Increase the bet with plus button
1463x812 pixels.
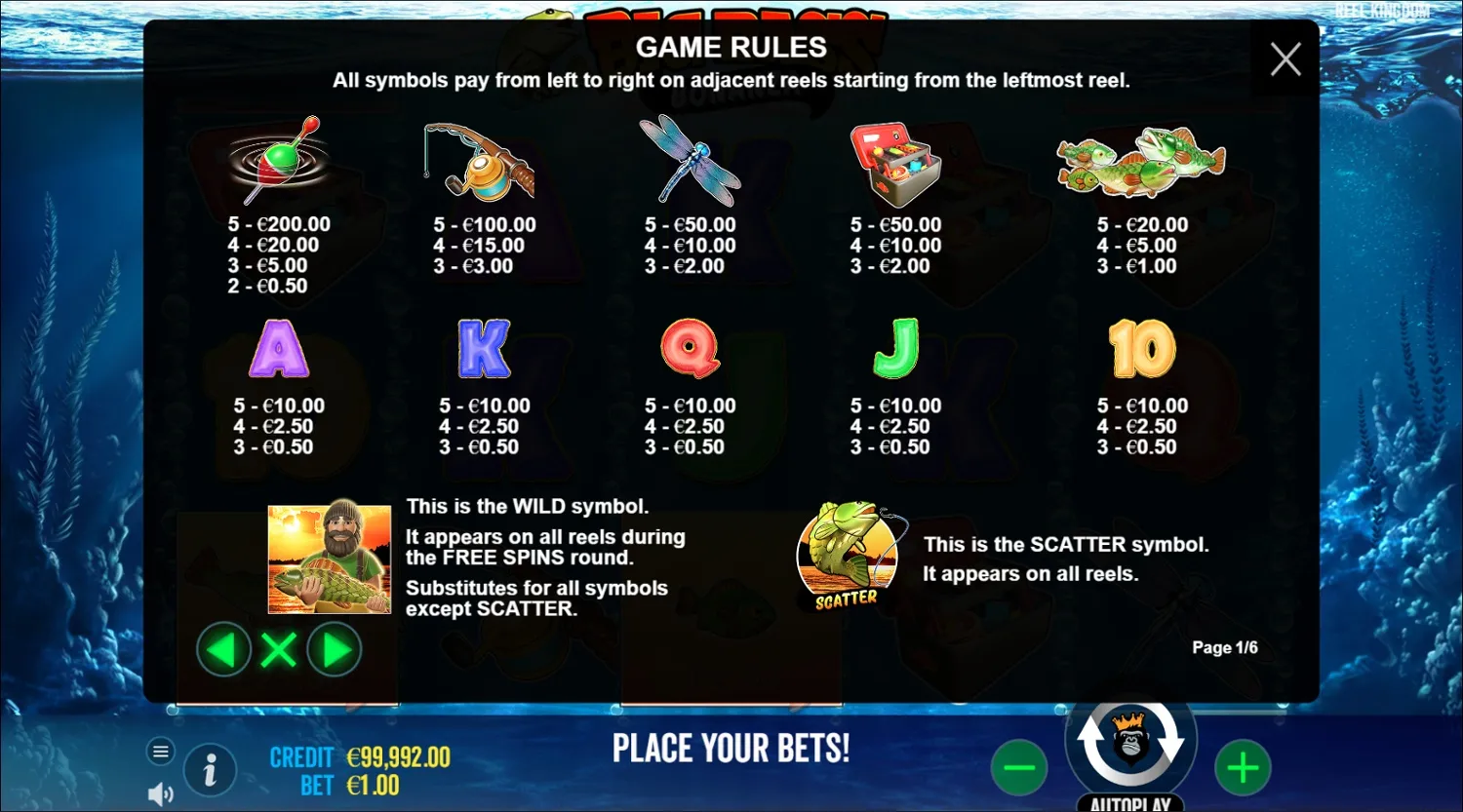1243,767
